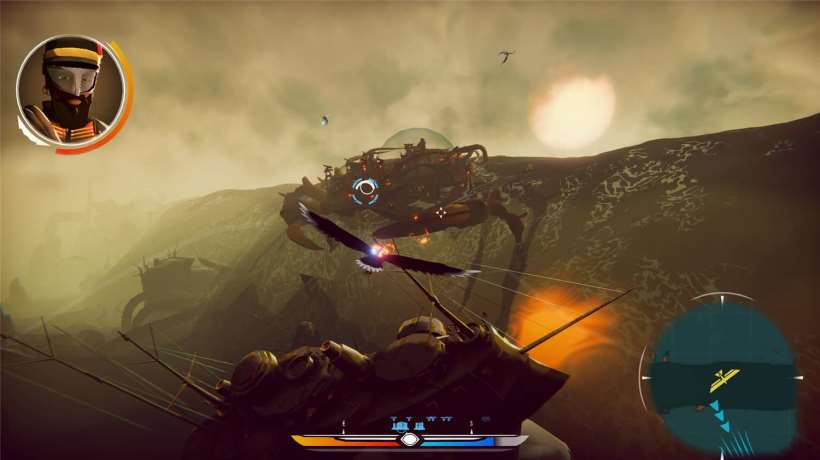This screenshot has width=820, height=460.
Task: Click the yellow bird marker on the minimap
Action: 724,379
